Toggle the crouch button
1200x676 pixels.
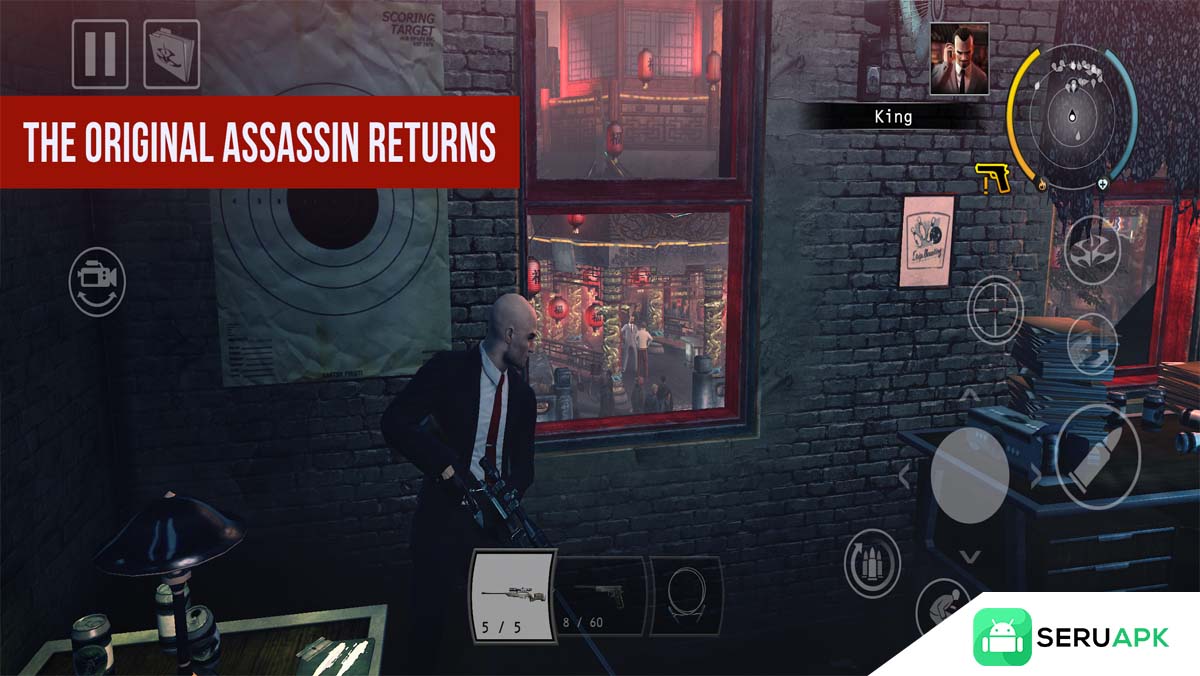click(x=940, y=605)
